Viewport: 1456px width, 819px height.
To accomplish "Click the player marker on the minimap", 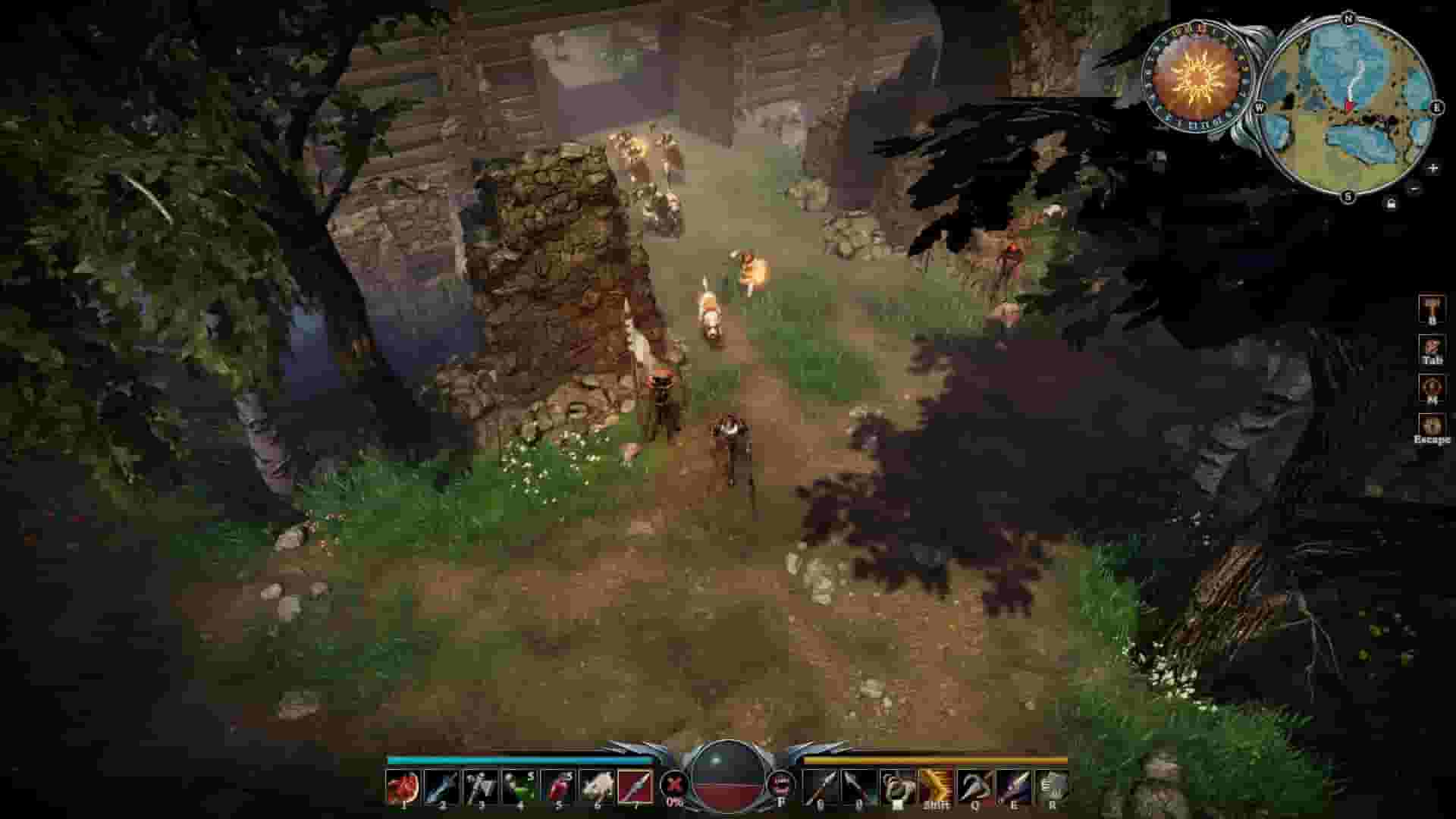I will 1349,102.
